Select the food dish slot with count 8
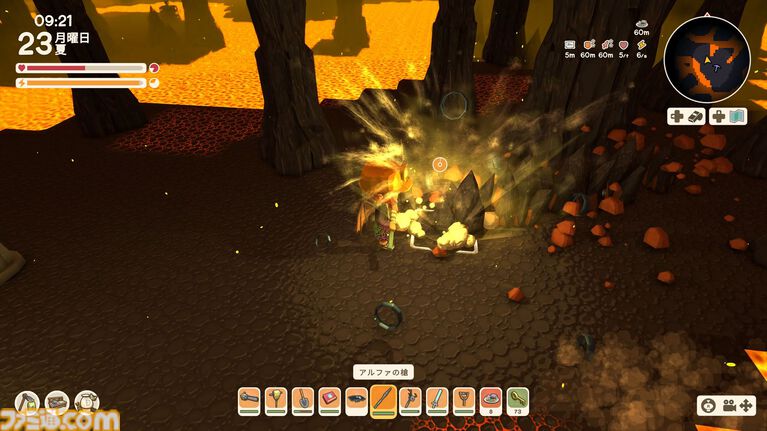 pyautogui.click(x=490, y=400)
